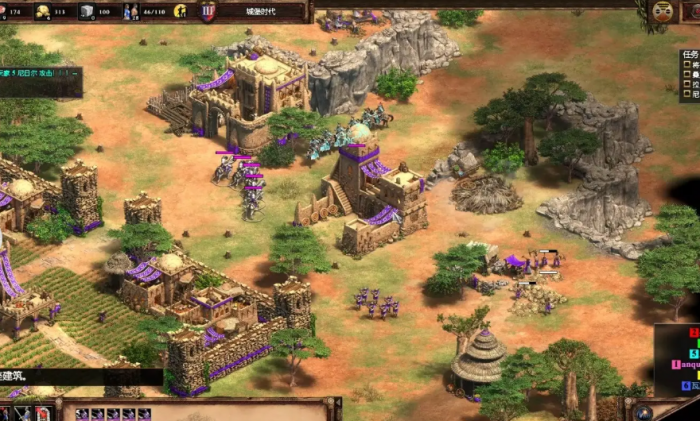The height and width of the screenshot is (421, 700).
Task: Open the mask icon menu at top right
Action: [x=662, y=11]
